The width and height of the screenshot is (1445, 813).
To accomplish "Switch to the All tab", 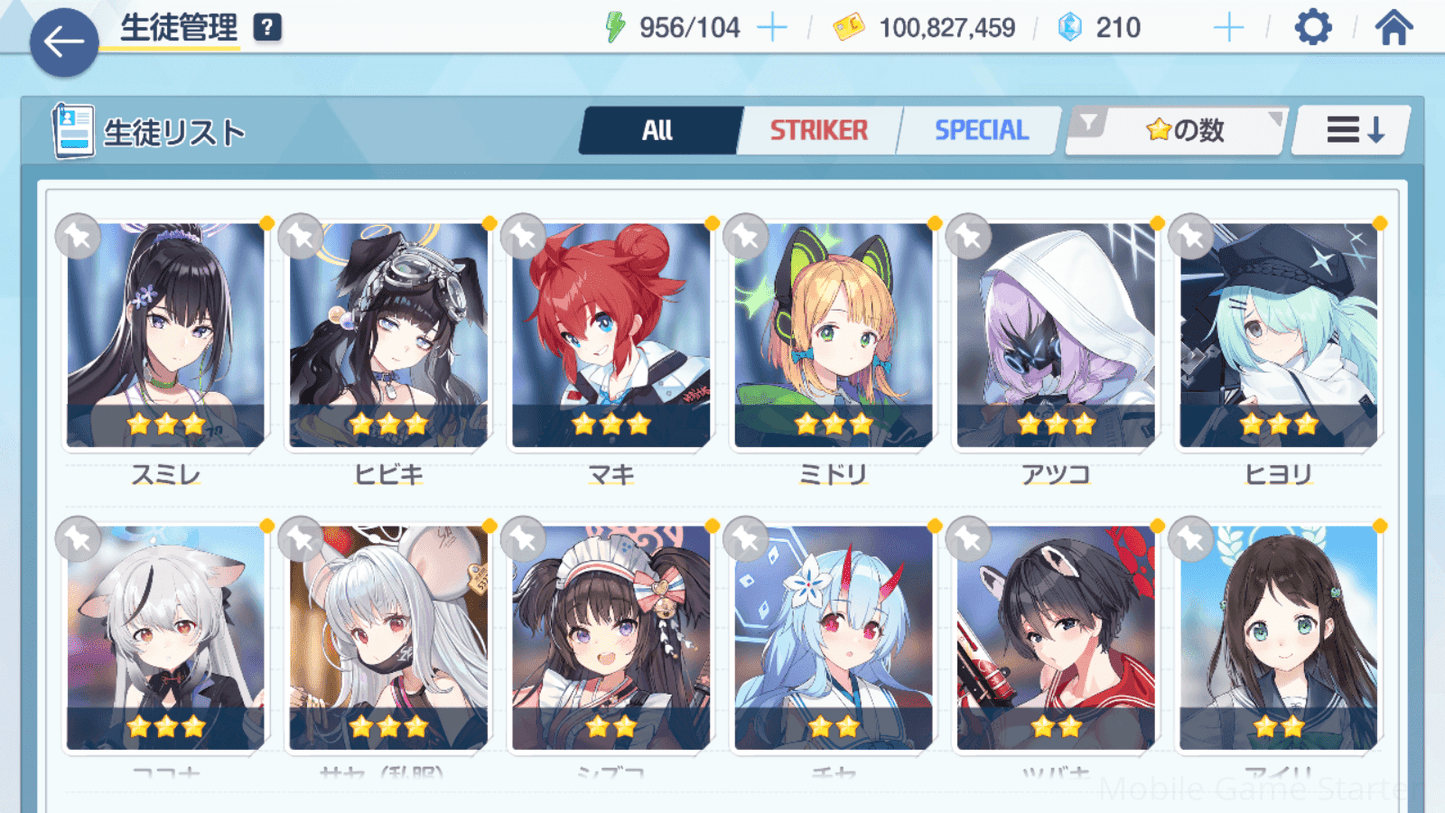I will pyautogui.click(x=657, y=130).
